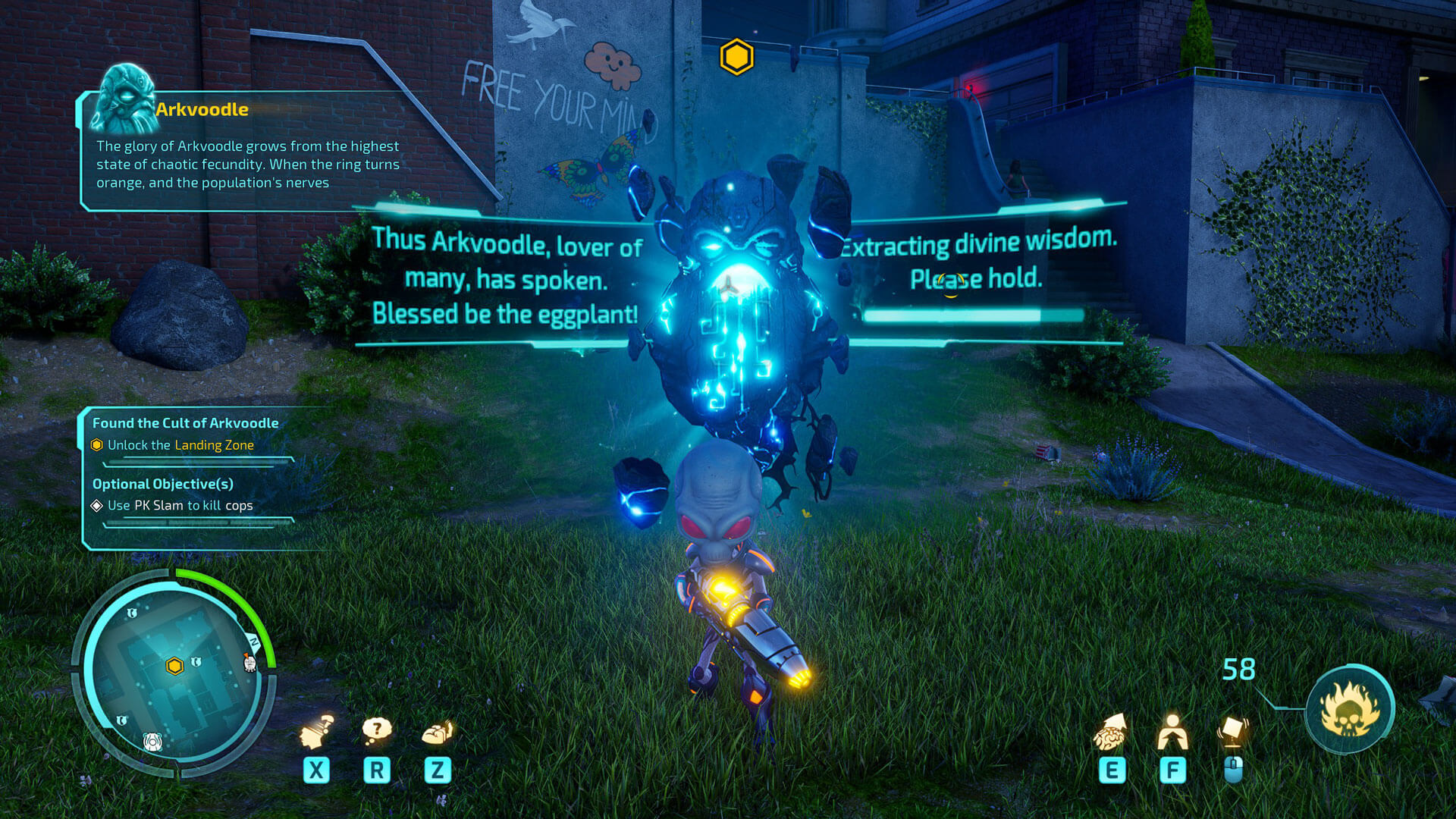Viewport: 1456px width, 819px height.
Task: Use the body snatch person icon
Action: coord(1172,733)
